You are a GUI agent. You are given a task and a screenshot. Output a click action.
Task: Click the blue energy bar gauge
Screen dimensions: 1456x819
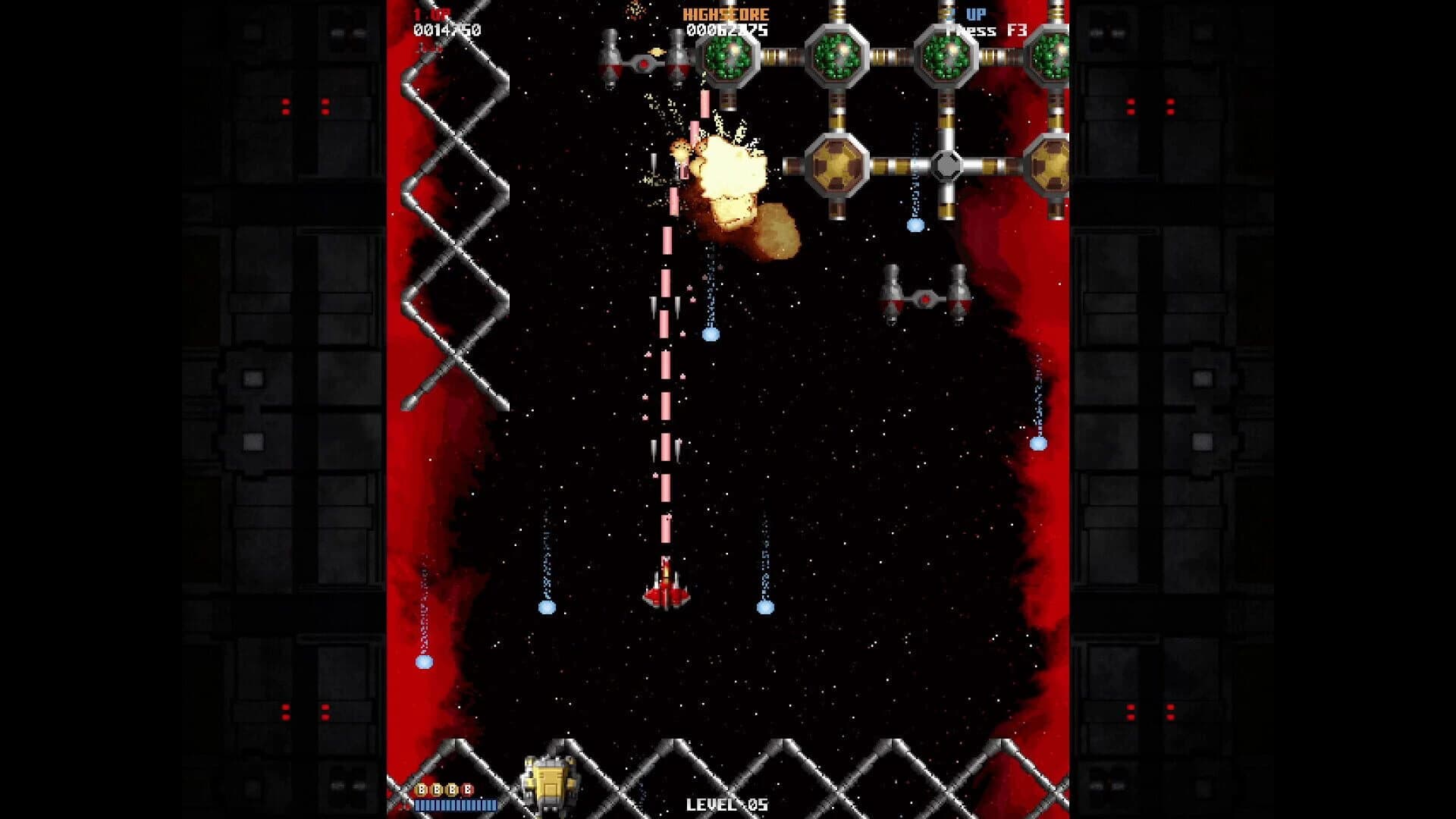pyautogui.click(x=455, y=805)
